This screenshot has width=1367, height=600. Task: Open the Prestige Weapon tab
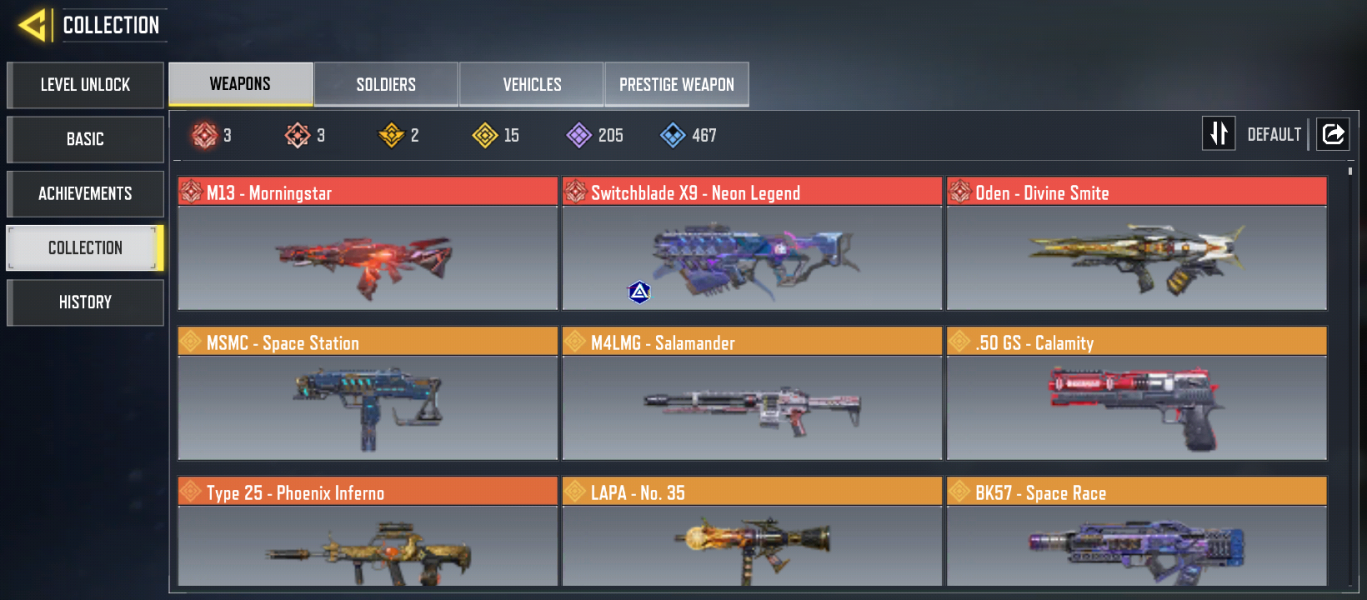tap(676, 85)
